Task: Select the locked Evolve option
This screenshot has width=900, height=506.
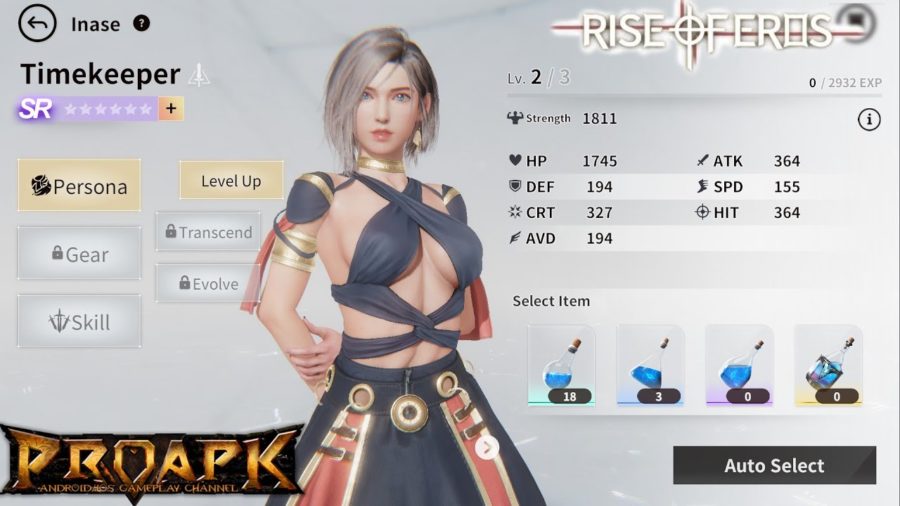Action: tap(207, 283)
